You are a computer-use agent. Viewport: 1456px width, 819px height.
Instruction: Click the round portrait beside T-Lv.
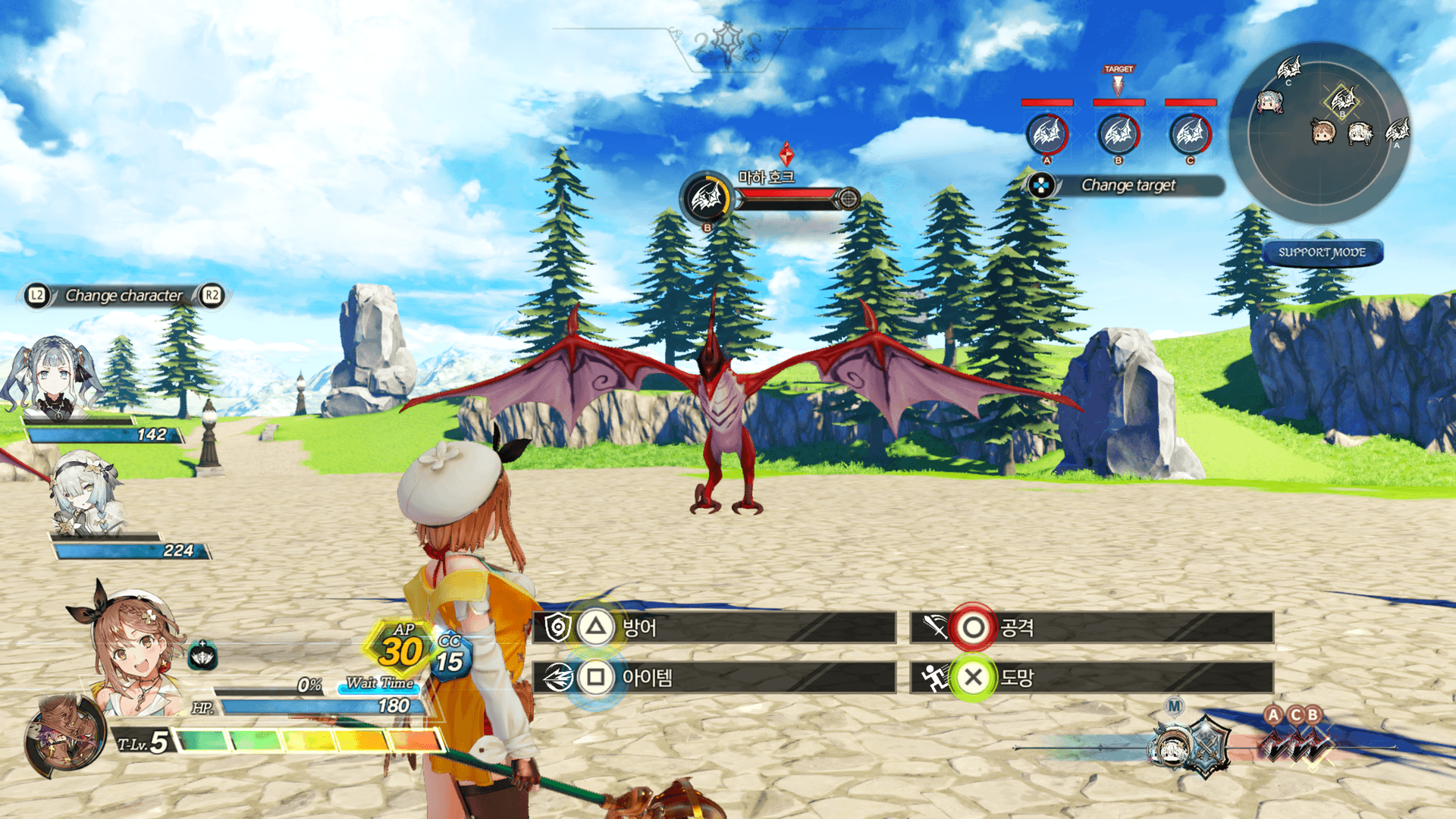(x=64, y=739)
